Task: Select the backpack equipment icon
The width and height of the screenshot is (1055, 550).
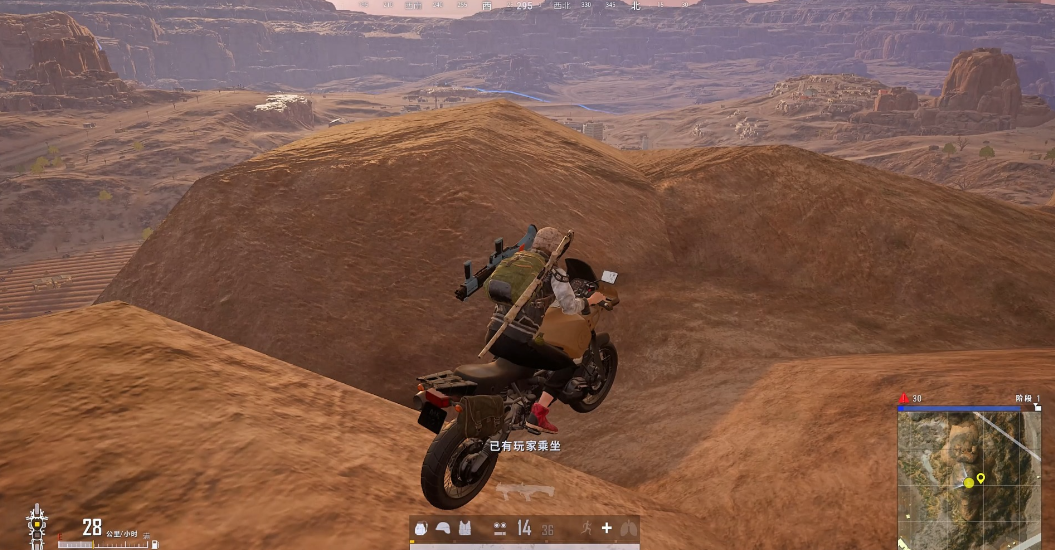Action: (x=421, y=528)
